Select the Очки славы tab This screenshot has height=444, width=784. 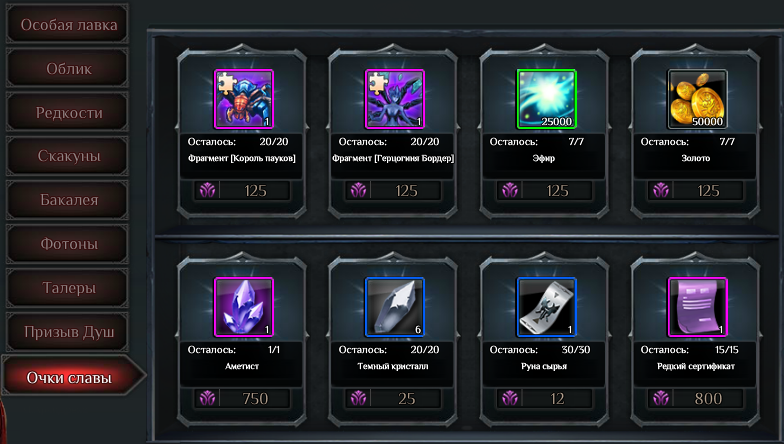point(69,377)
